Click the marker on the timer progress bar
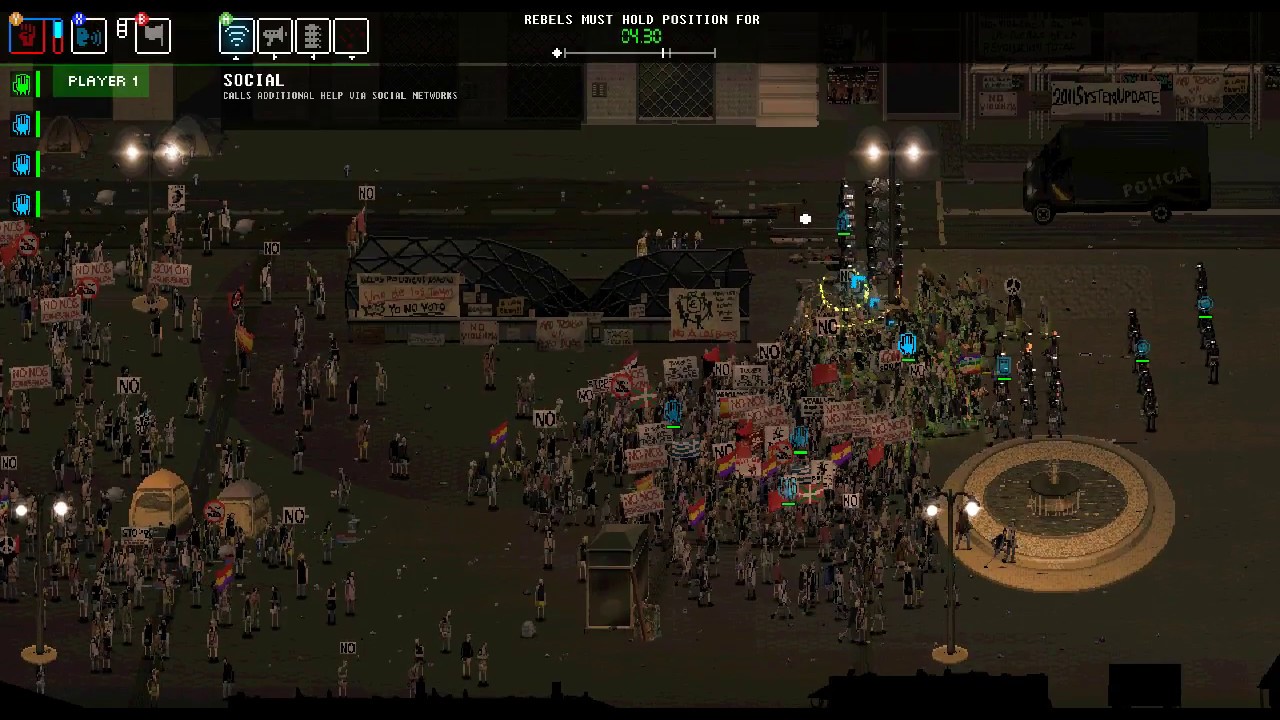 click(x=558, y=54)
